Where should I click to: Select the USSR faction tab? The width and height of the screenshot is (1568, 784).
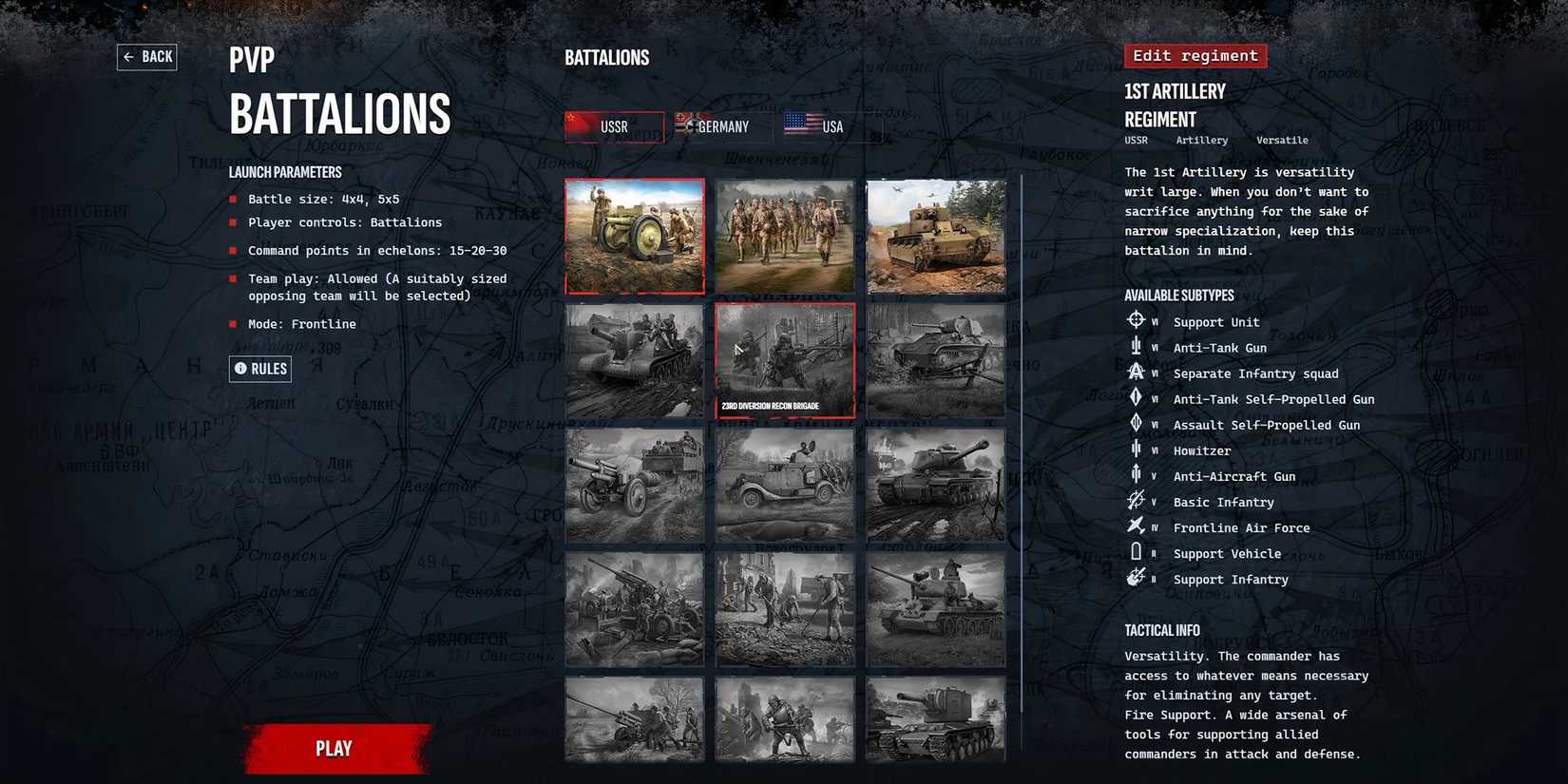tap(614, 125)
